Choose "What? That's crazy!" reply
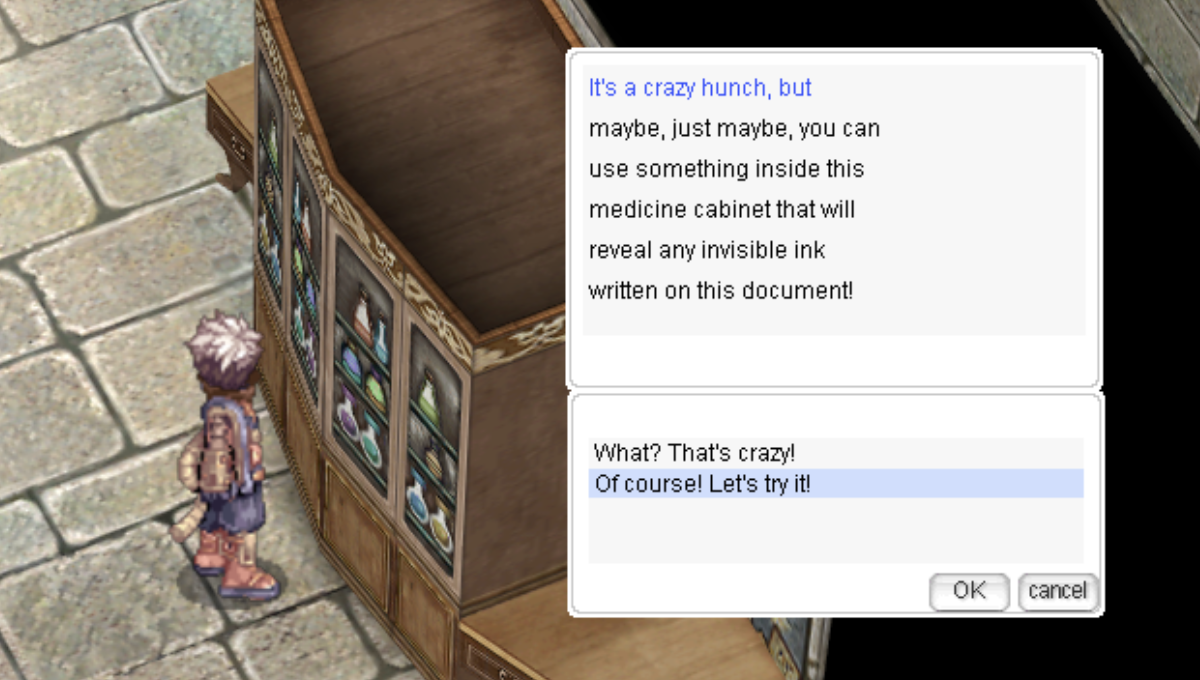The width and height of the screenshot is (1200, 680). (694, 453)
